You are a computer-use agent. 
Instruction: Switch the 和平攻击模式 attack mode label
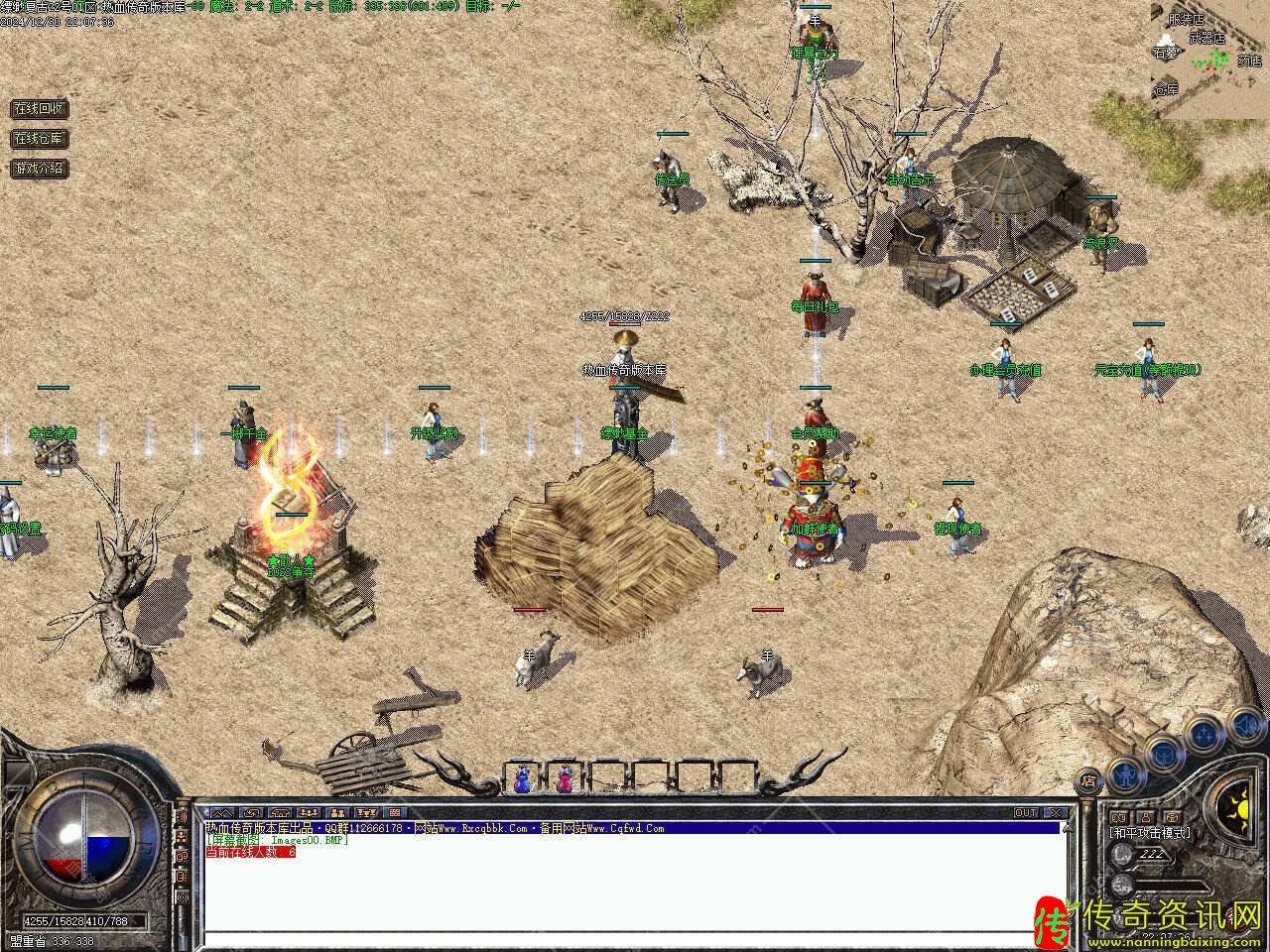[1149, 833]
